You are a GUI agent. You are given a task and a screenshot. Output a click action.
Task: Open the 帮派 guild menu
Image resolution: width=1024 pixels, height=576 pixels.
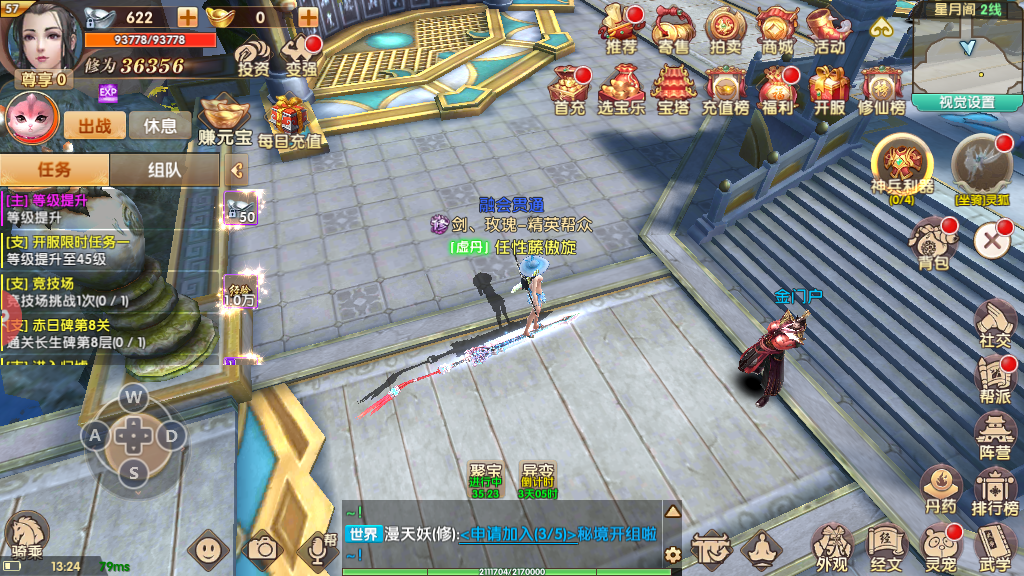point(995,378)
